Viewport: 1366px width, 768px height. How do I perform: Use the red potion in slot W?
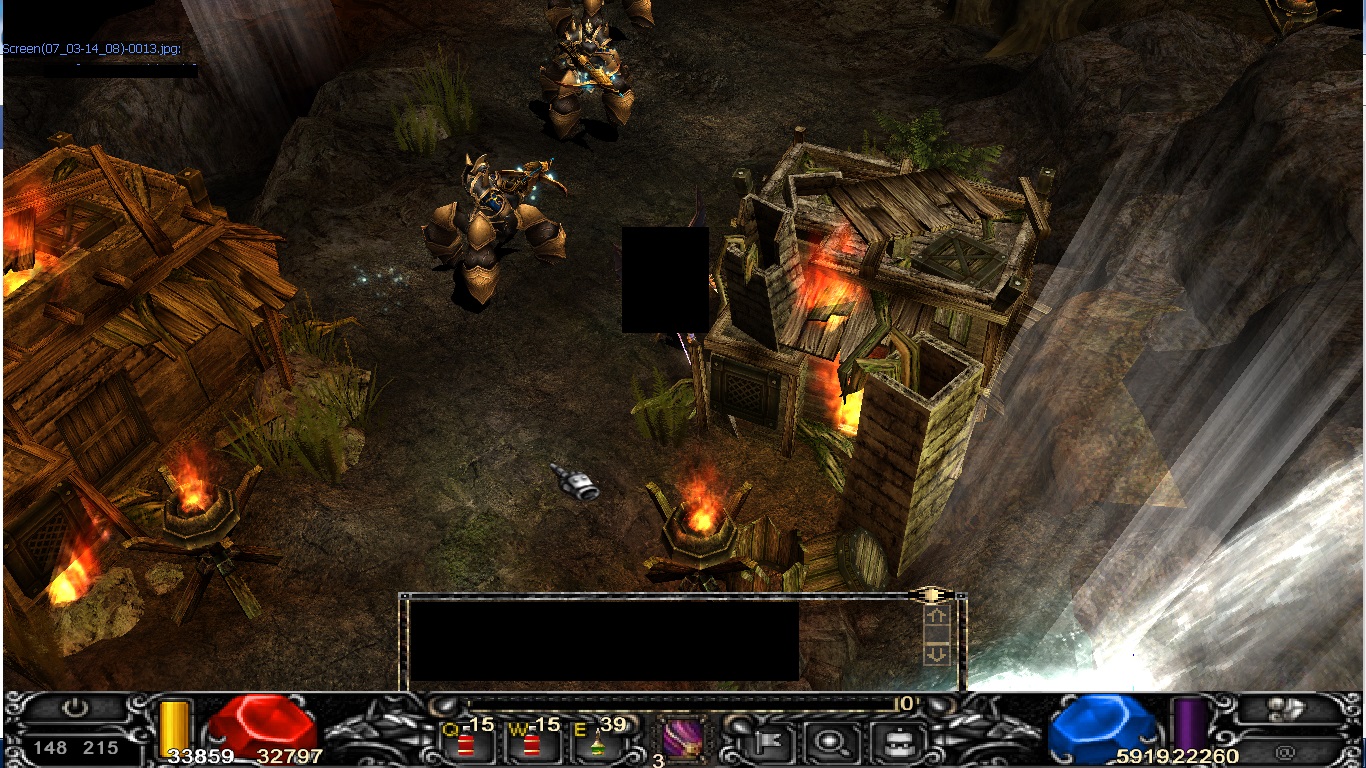tap(531, 742)
